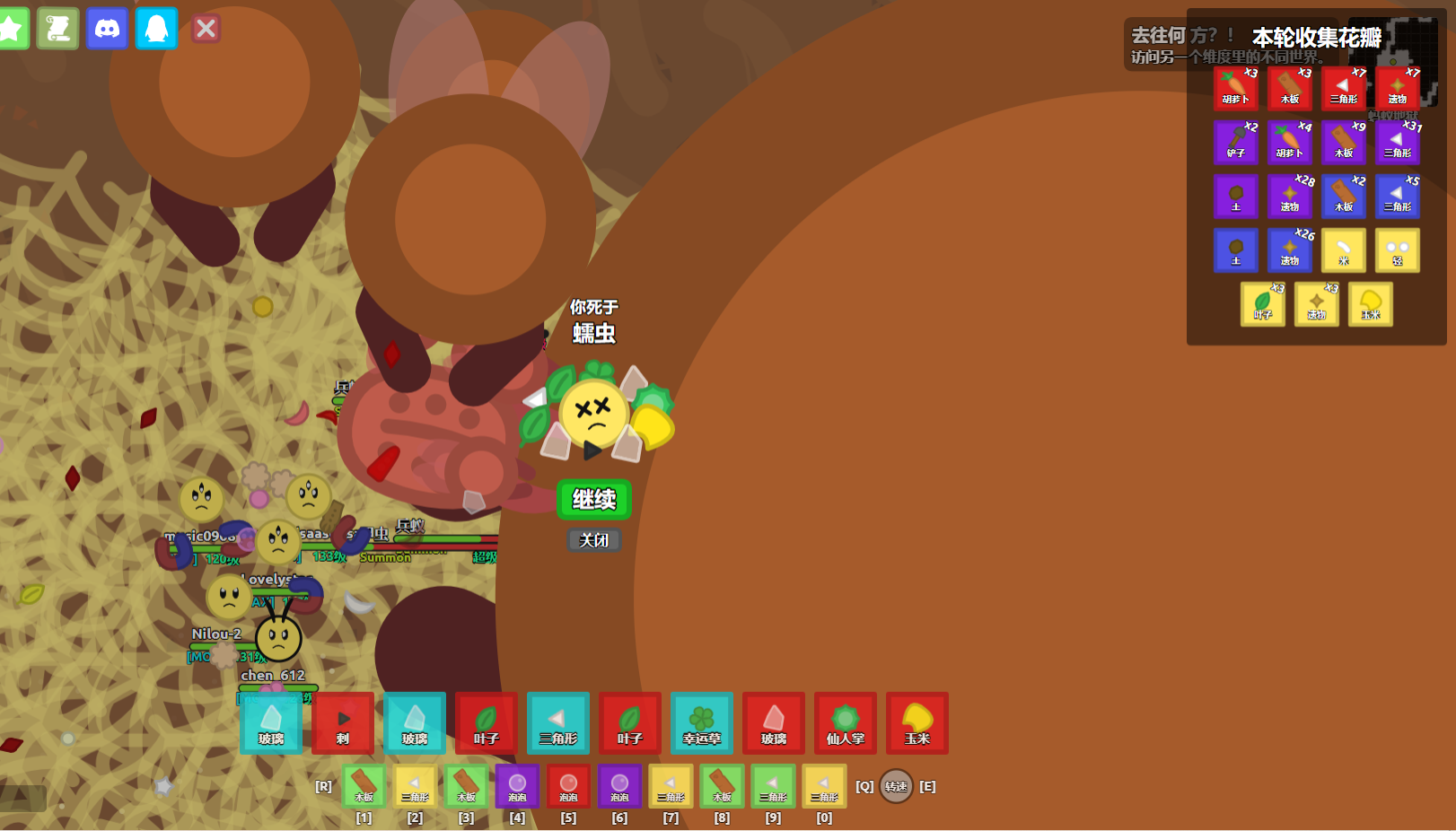Image resolution: width=1456 pixels, height=831 pixels.
Task: Hide the top icons with the red X
Action: click(206, 29)
